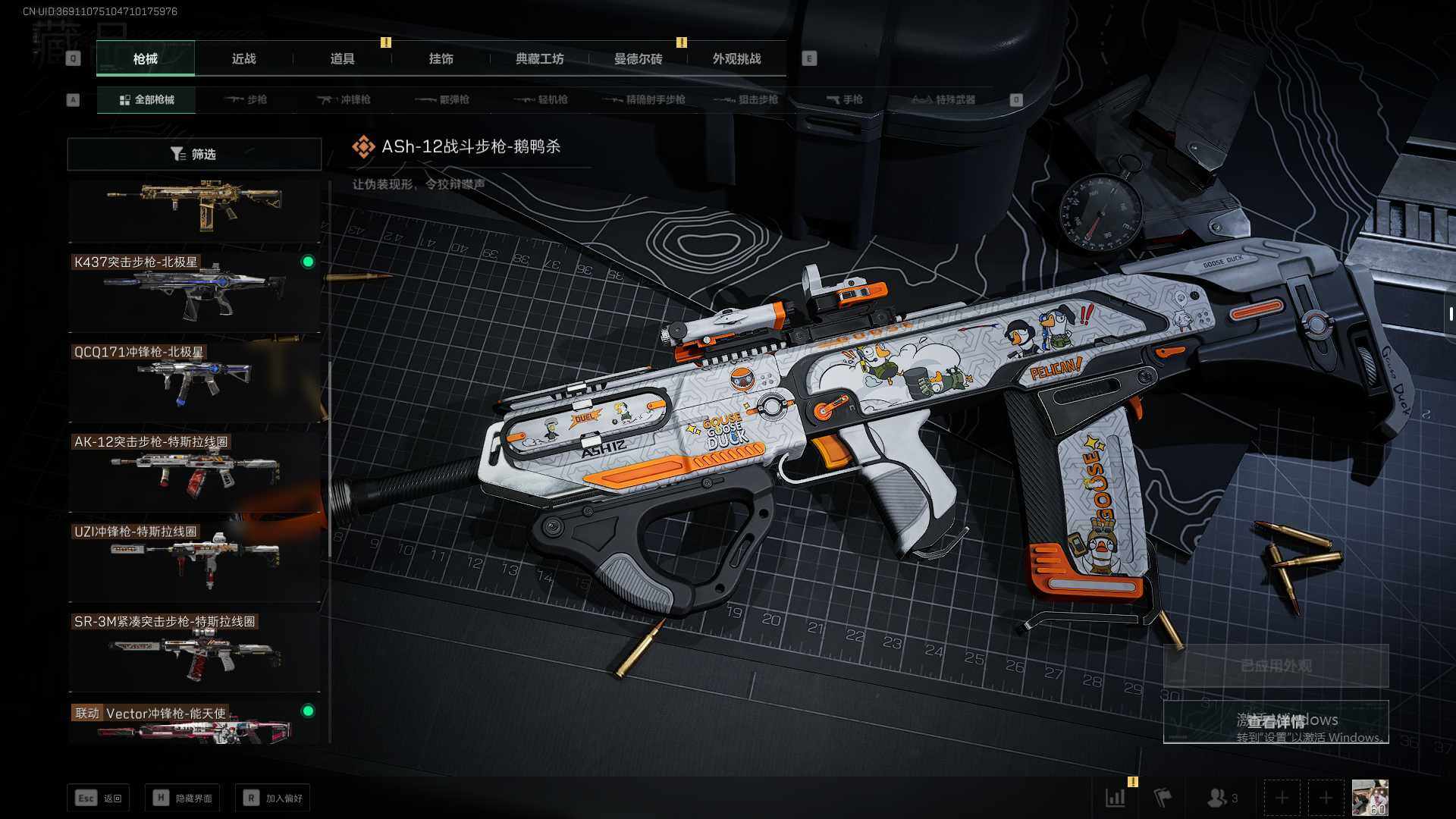1456x819 pixels.
Task: Open the 典藏工坊 workshop tab
Action: click(539, 58)
